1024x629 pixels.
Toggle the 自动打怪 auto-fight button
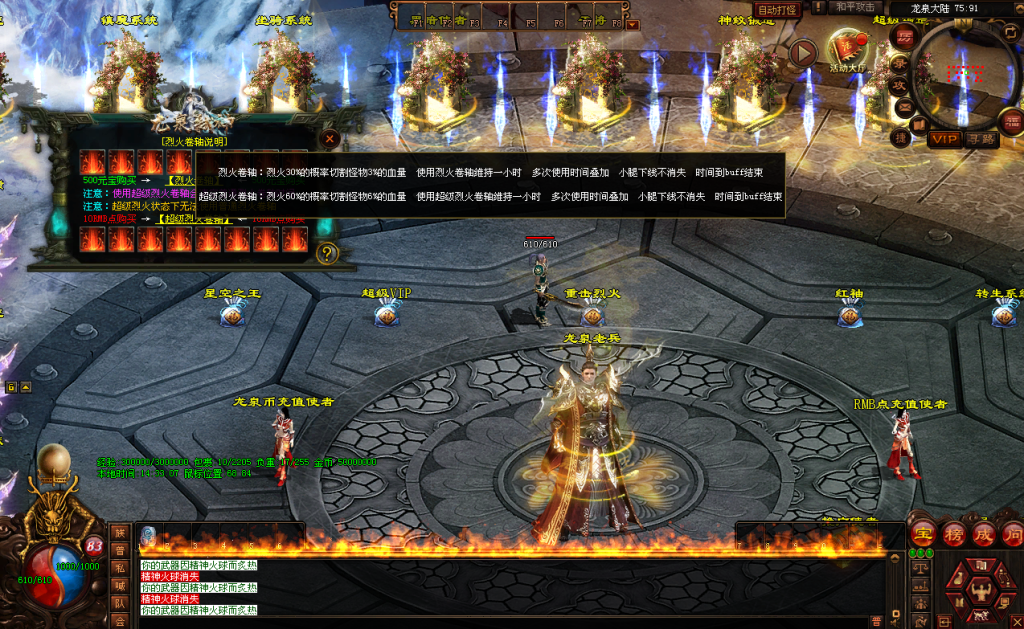coord(777,10)
